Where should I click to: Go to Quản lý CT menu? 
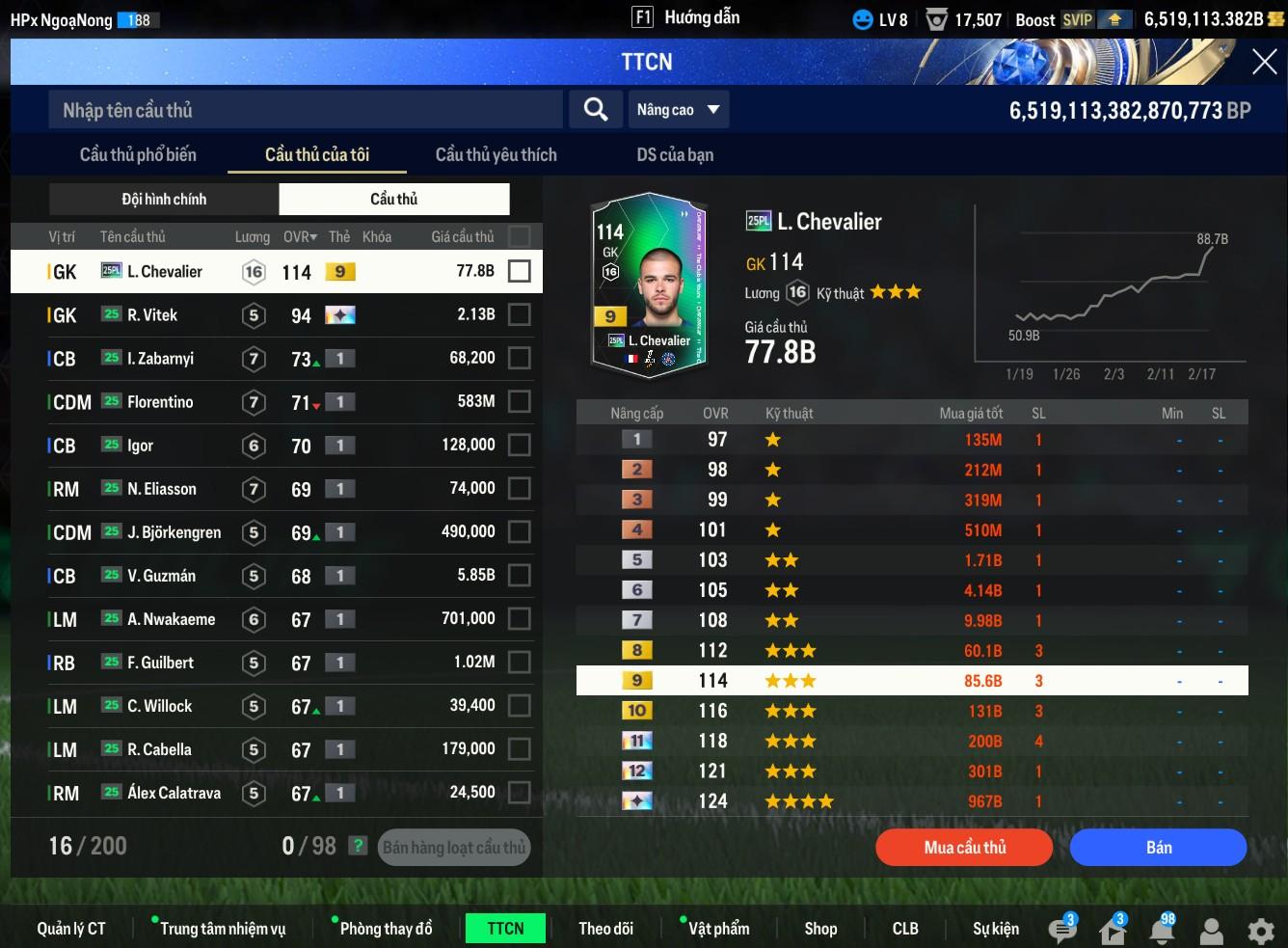pos(71,929)
